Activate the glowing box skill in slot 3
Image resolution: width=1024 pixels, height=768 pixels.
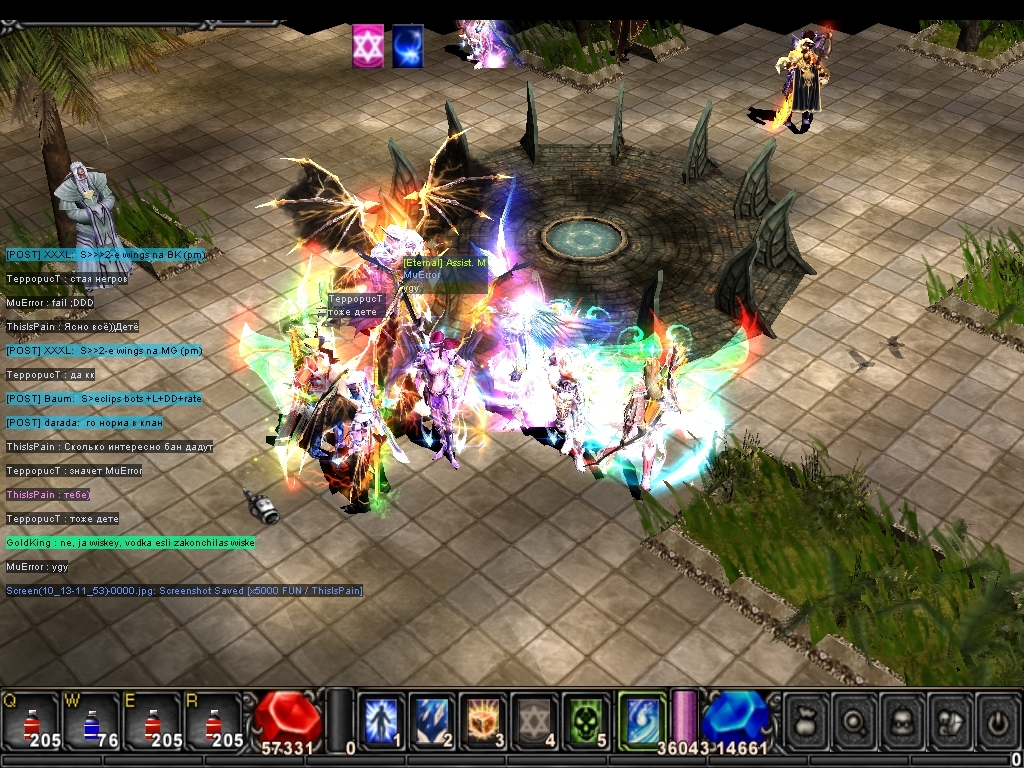pyautogui.click(x=484, y=721)
